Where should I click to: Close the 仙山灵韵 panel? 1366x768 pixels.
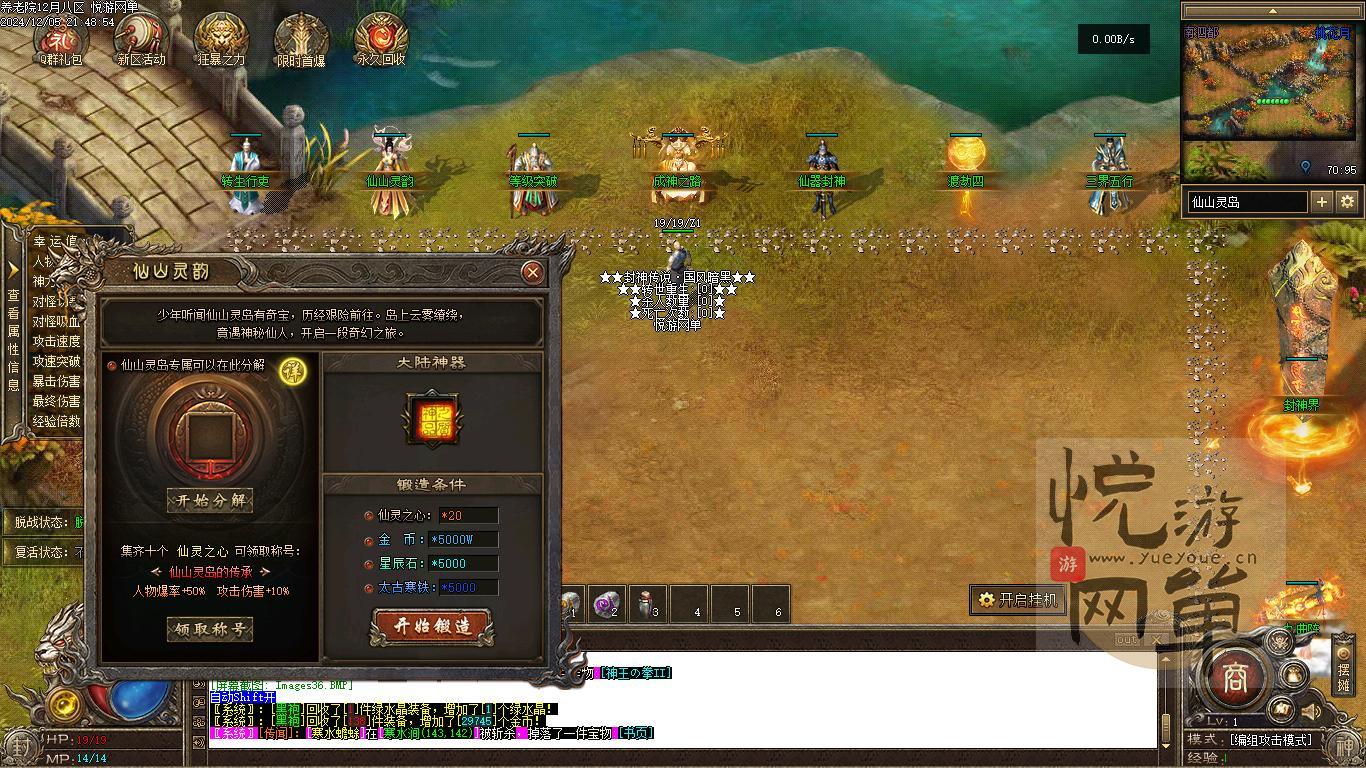(x=533, y=272)
